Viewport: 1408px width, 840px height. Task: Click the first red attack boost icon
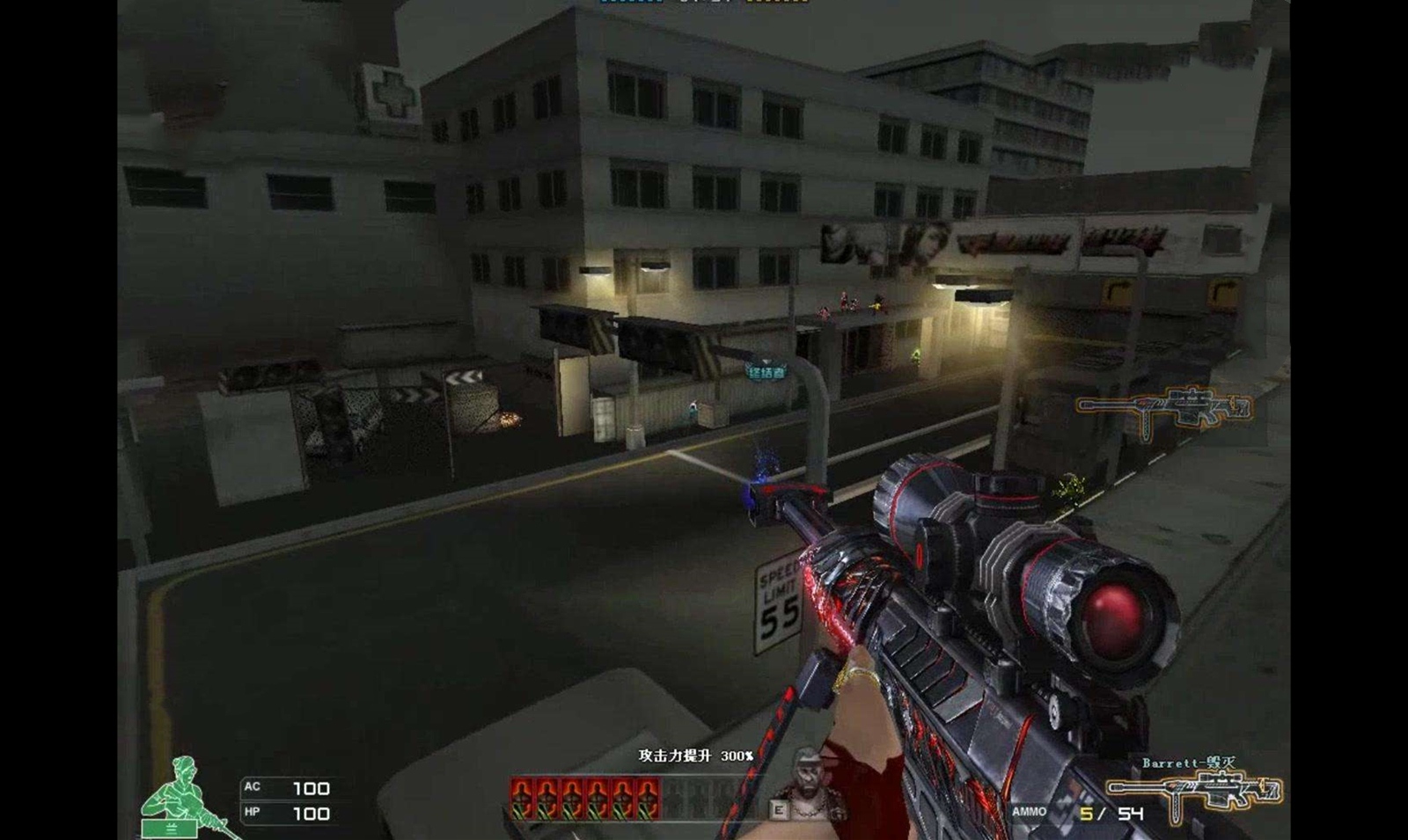tap(522, 798)
